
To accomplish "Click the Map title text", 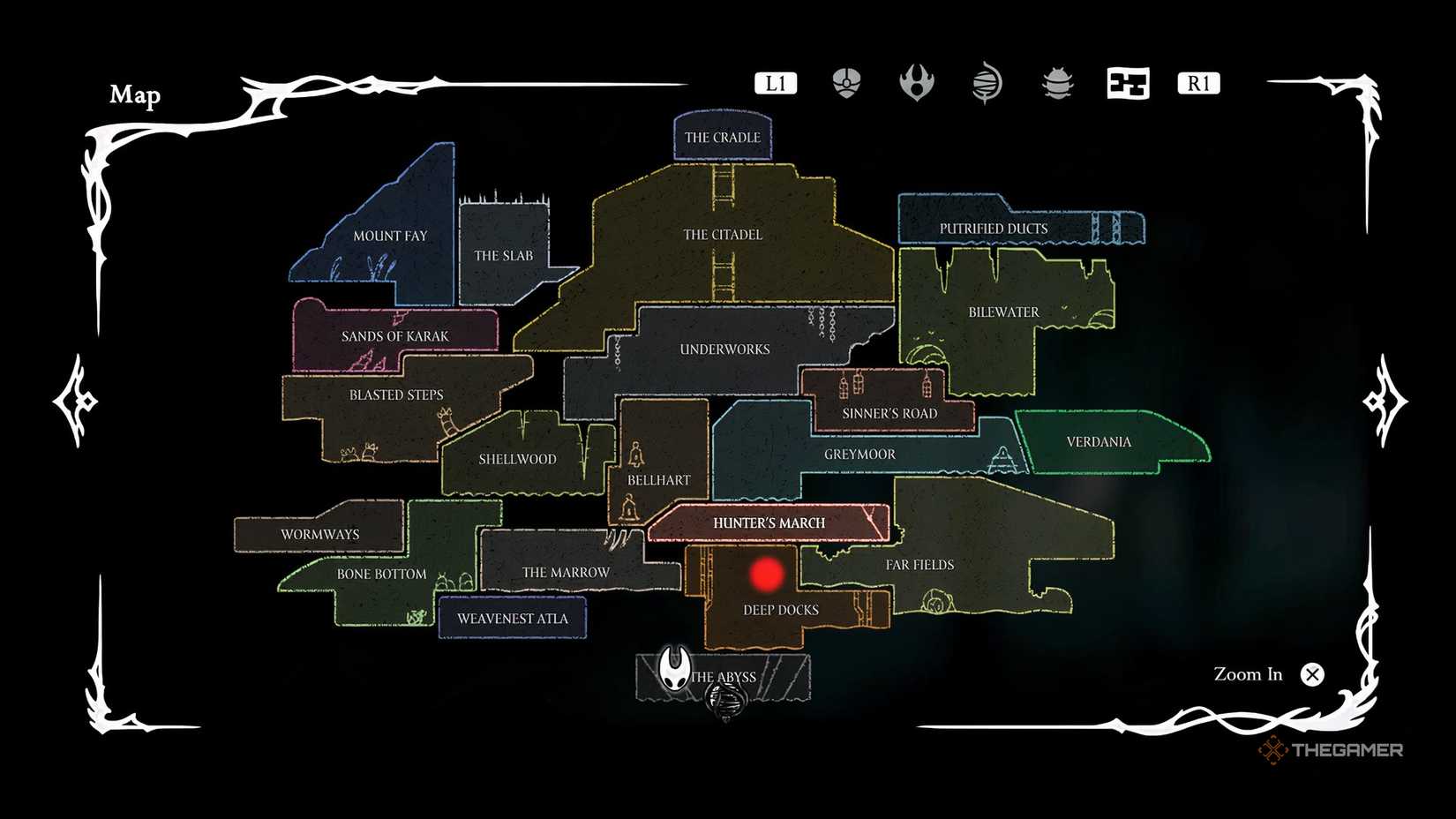I will [x=135, y=94].
